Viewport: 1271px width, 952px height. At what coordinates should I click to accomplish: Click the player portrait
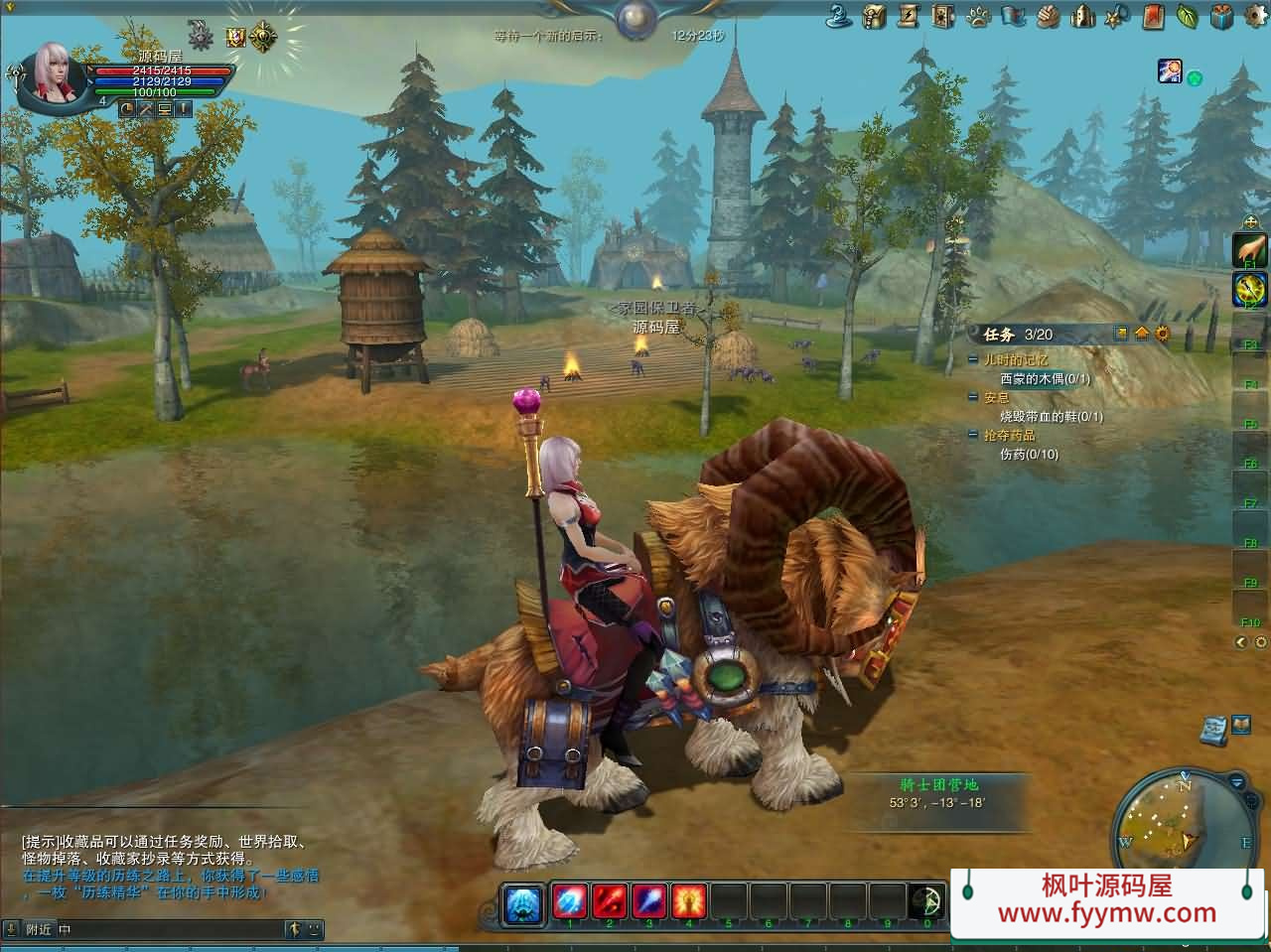(53, 74)
